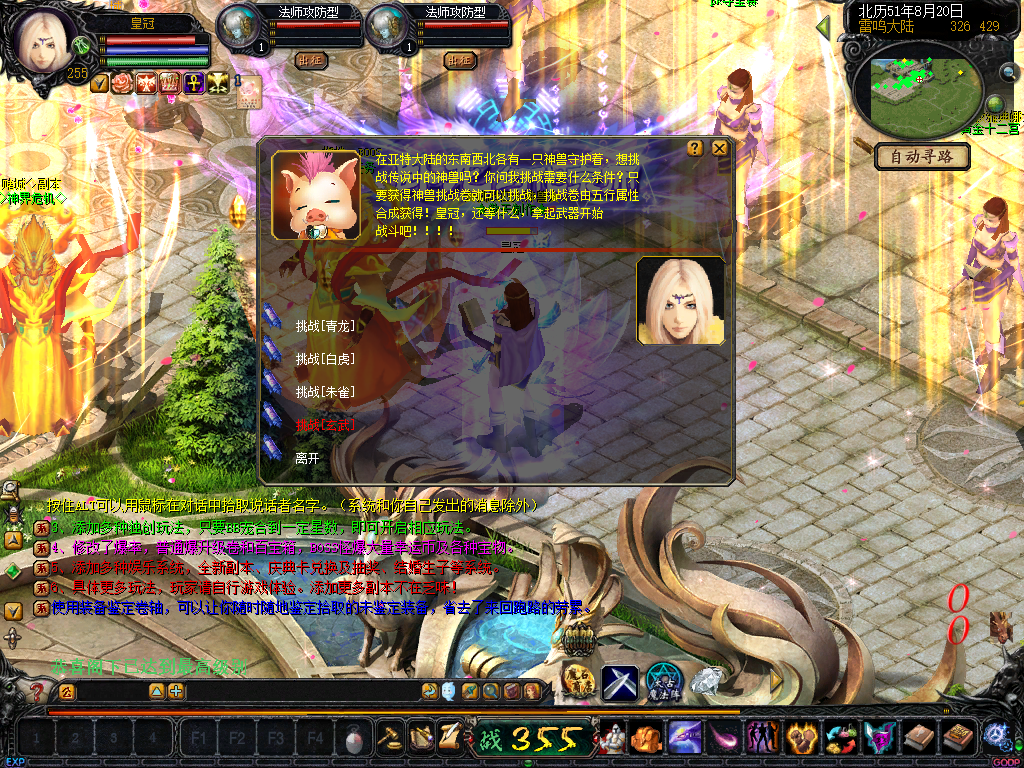The image size is (1024, 768).
Task: Select the golden ankh status icon
Action: [193, 83]
